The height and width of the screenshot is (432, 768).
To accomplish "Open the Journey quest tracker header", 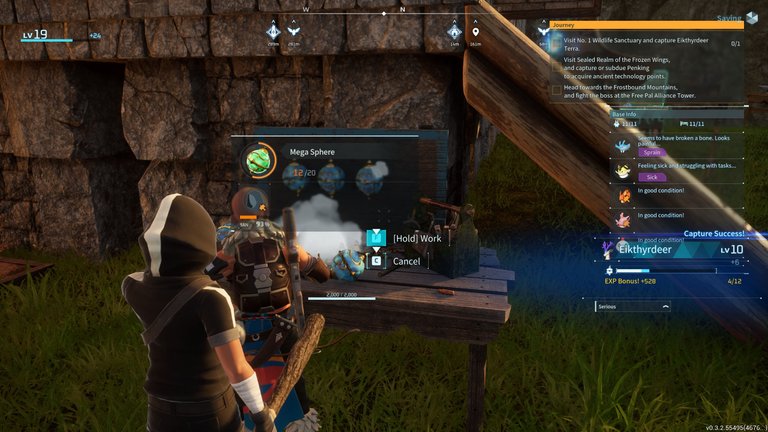I will pyautogui.click(x=646, y=25).
